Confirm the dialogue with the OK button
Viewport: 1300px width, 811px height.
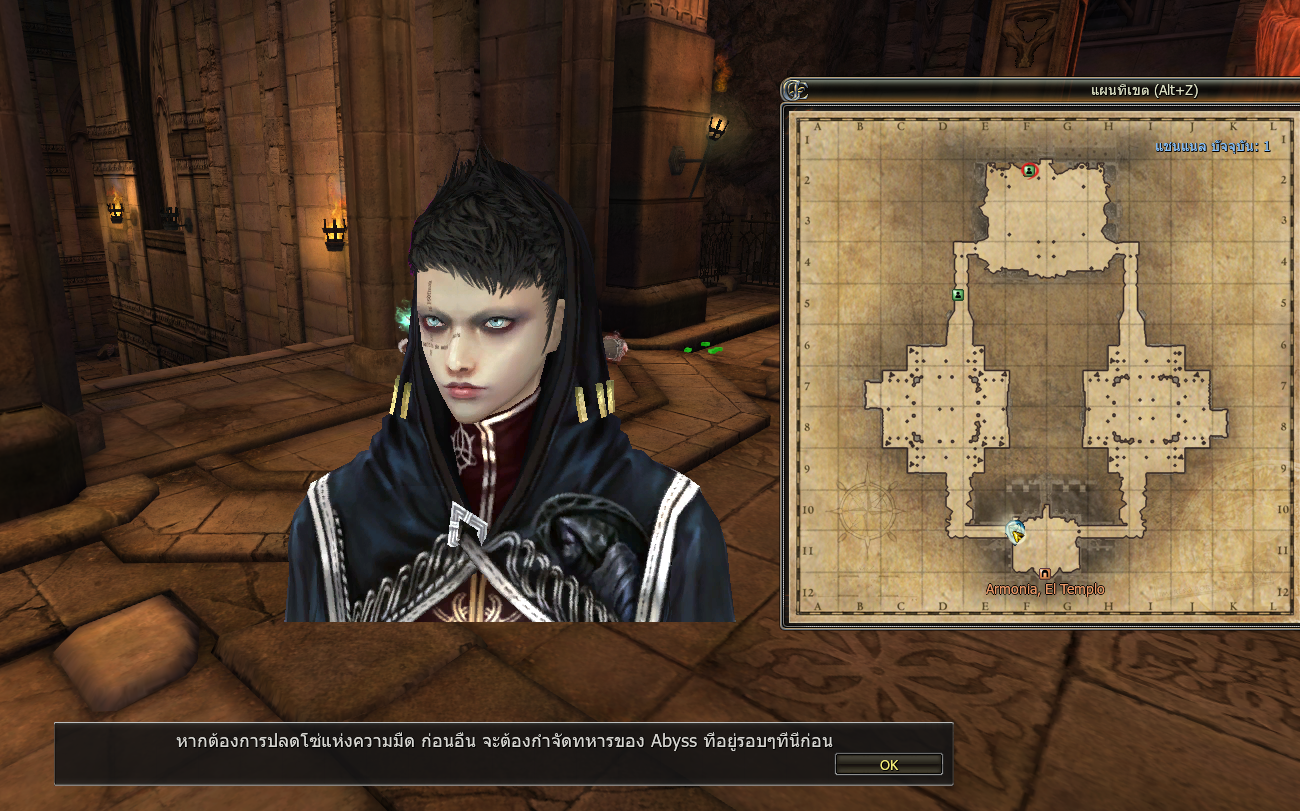(x=888, y=765)
